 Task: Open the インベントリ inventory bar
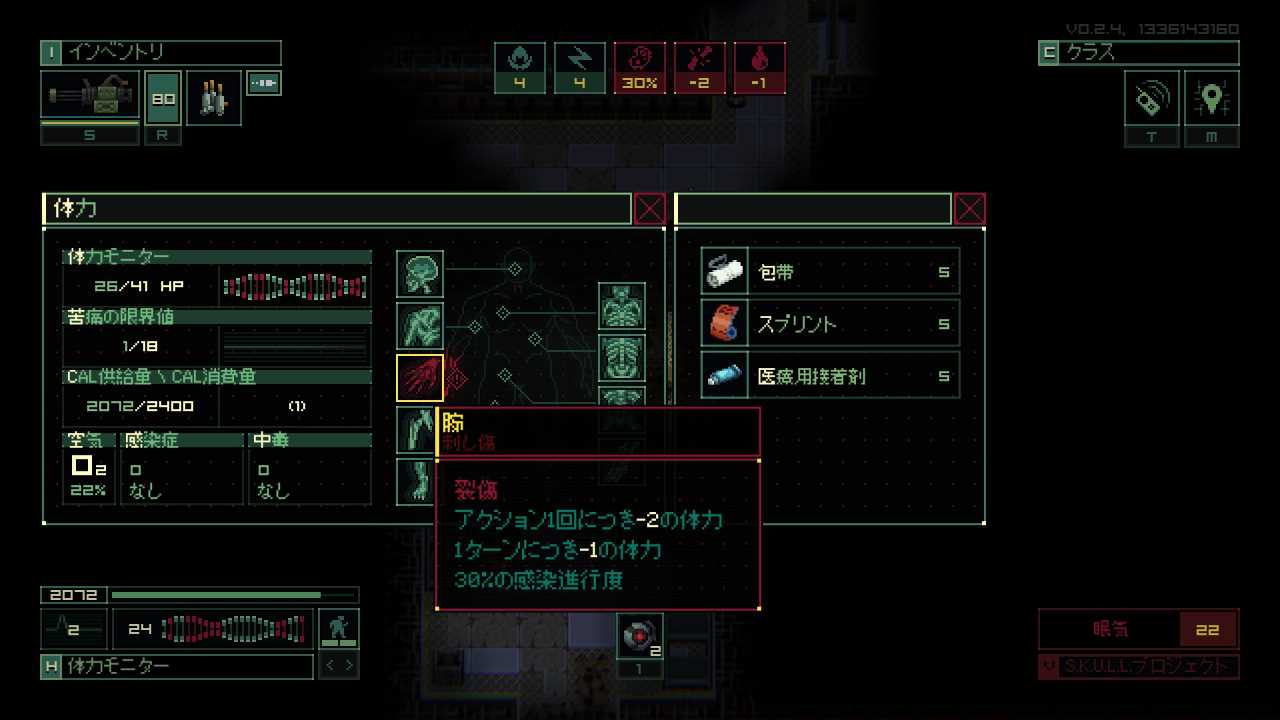pyautogui.click(x=160, y=53)
